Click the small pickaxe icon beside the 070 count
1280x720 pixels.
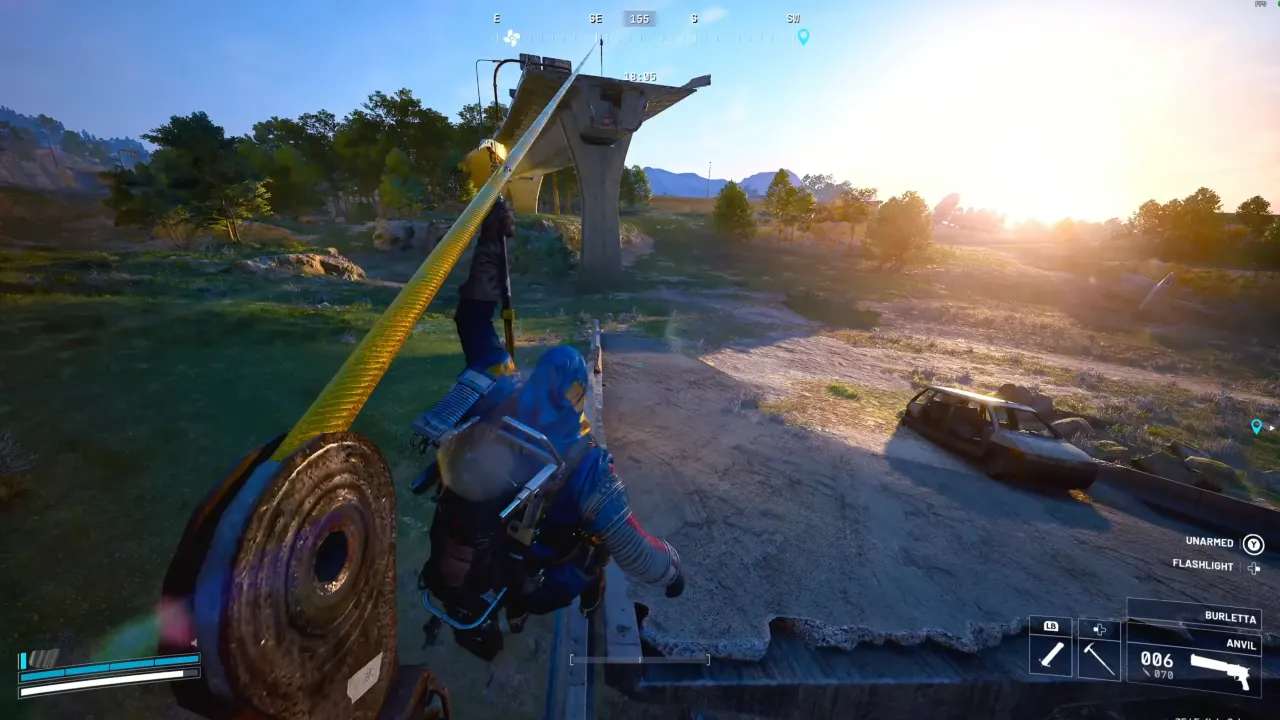[1146, 673]
